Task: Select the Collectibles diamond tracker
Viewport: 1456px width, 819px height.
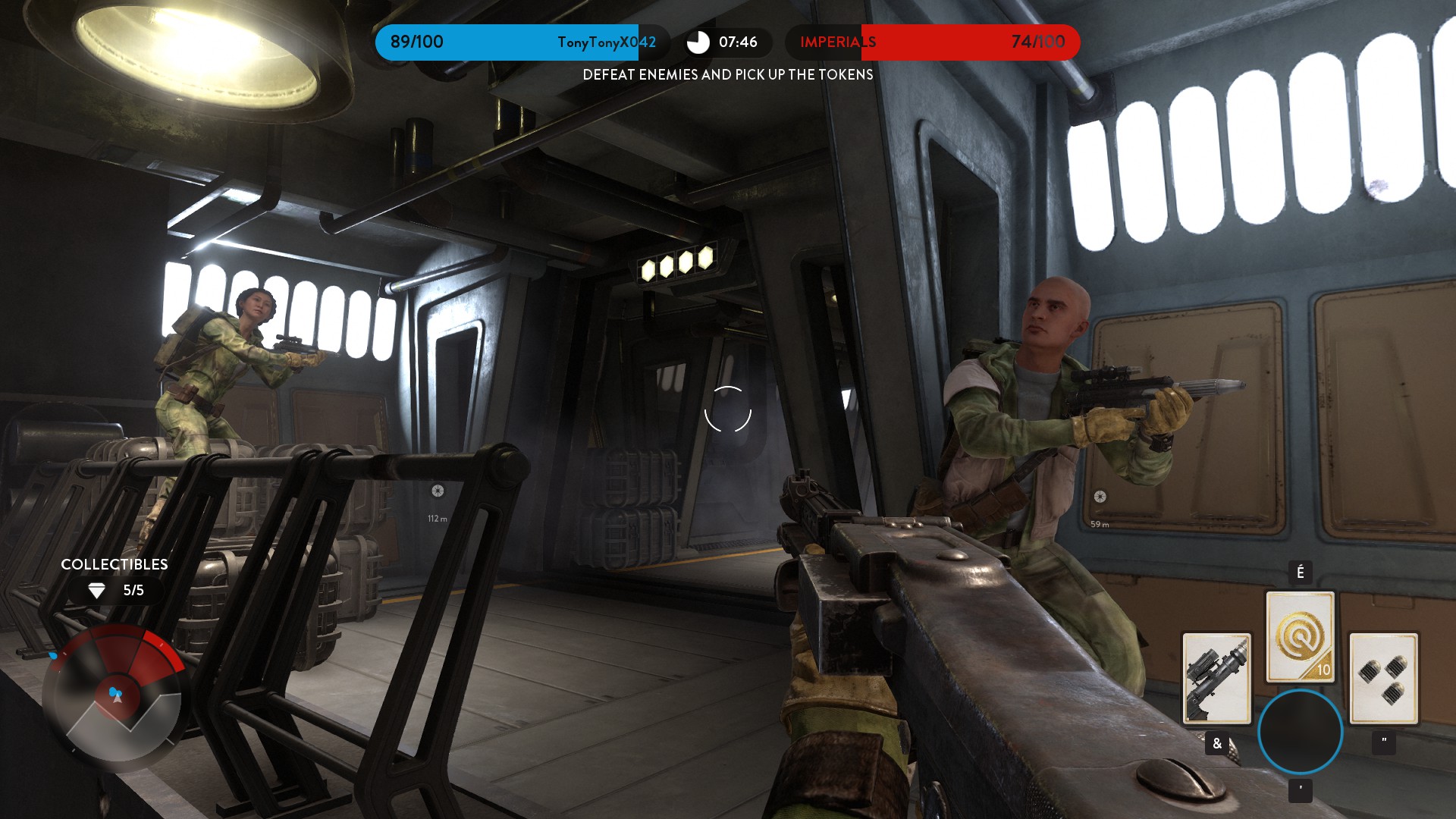Action: 115,590
